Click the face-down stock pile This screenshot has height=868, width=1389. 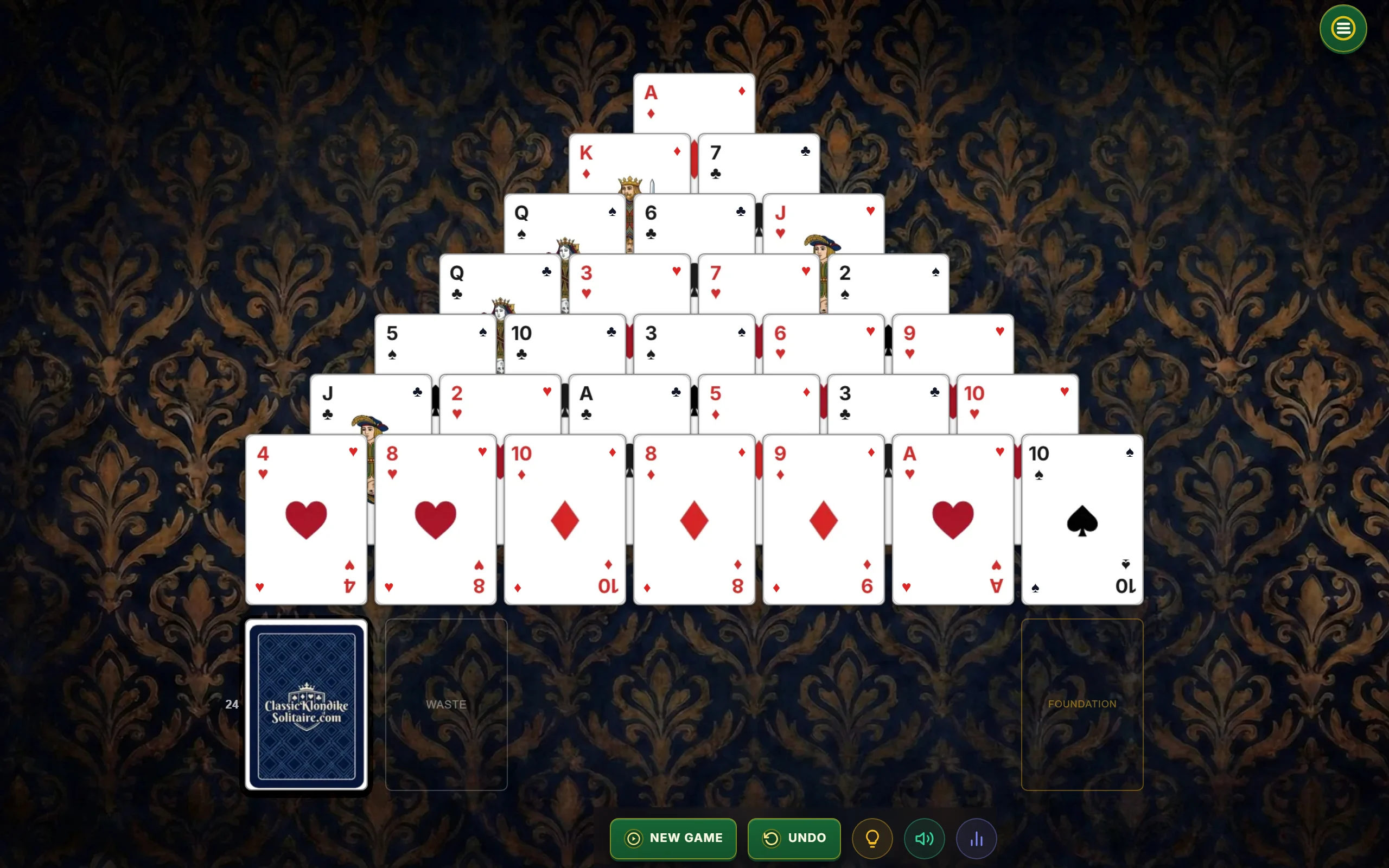pyautogui.click(x=306, y=704)
